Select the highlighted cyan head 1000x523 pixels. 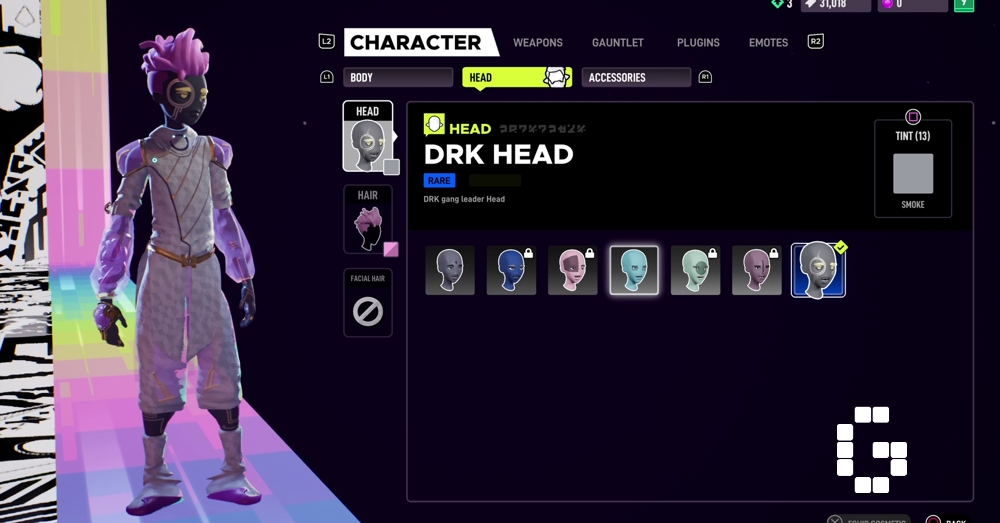tap(634, 270)
